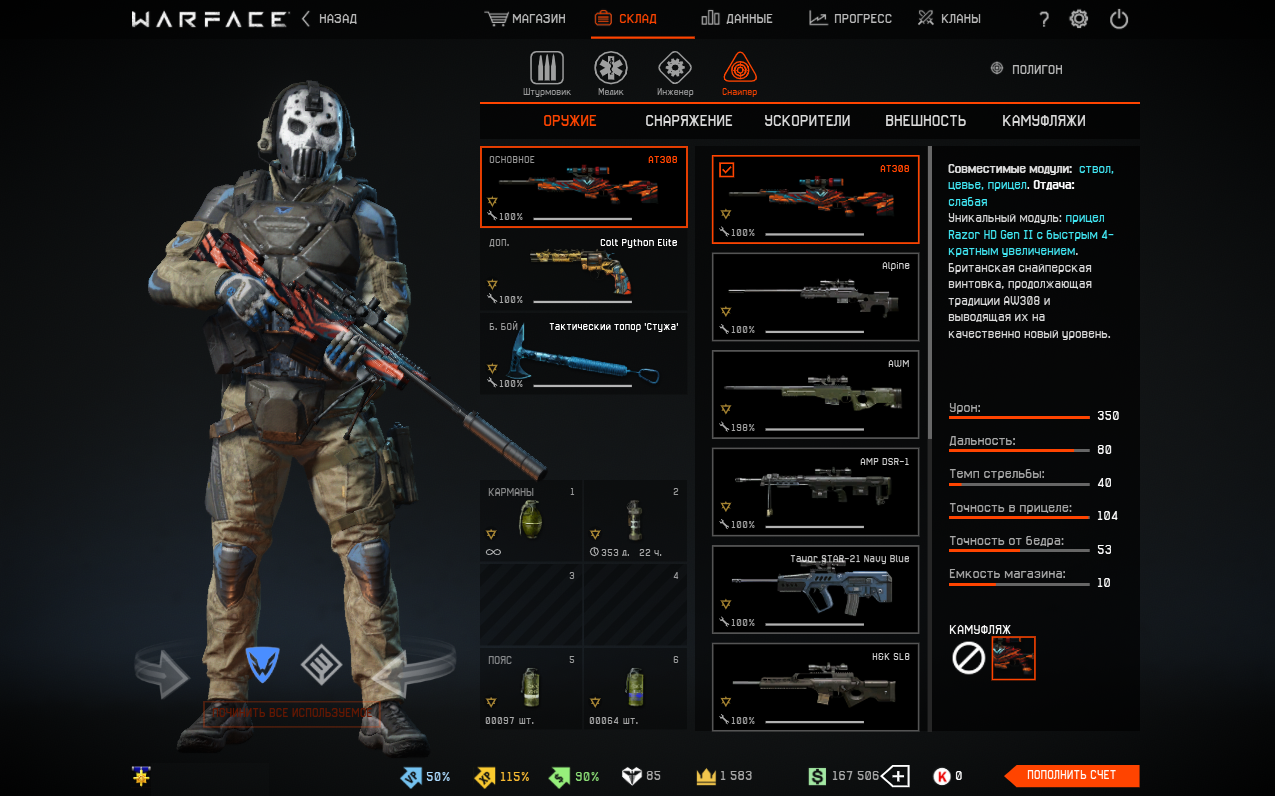
Task: Select the Тактический топор 'Стужа' melee slot
Action: point(584,355)
